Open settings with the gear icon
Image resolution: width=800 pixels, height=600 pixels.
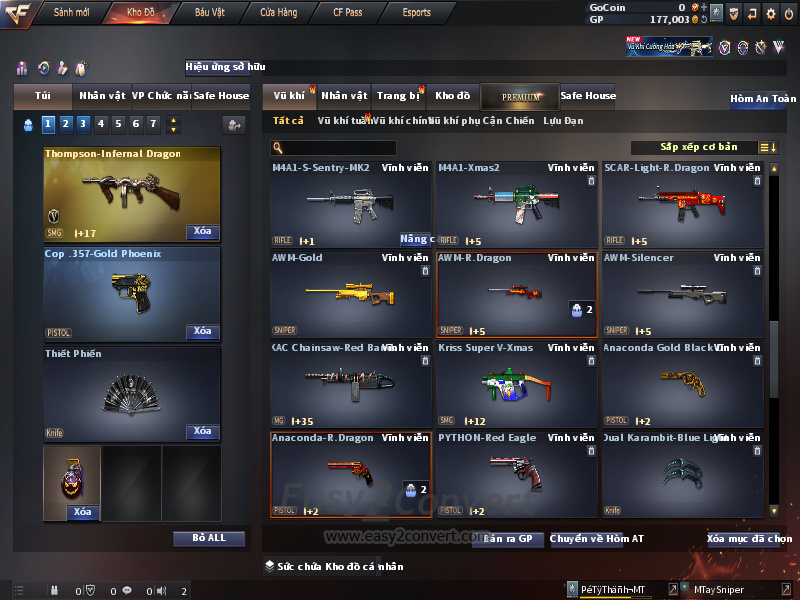770,13
